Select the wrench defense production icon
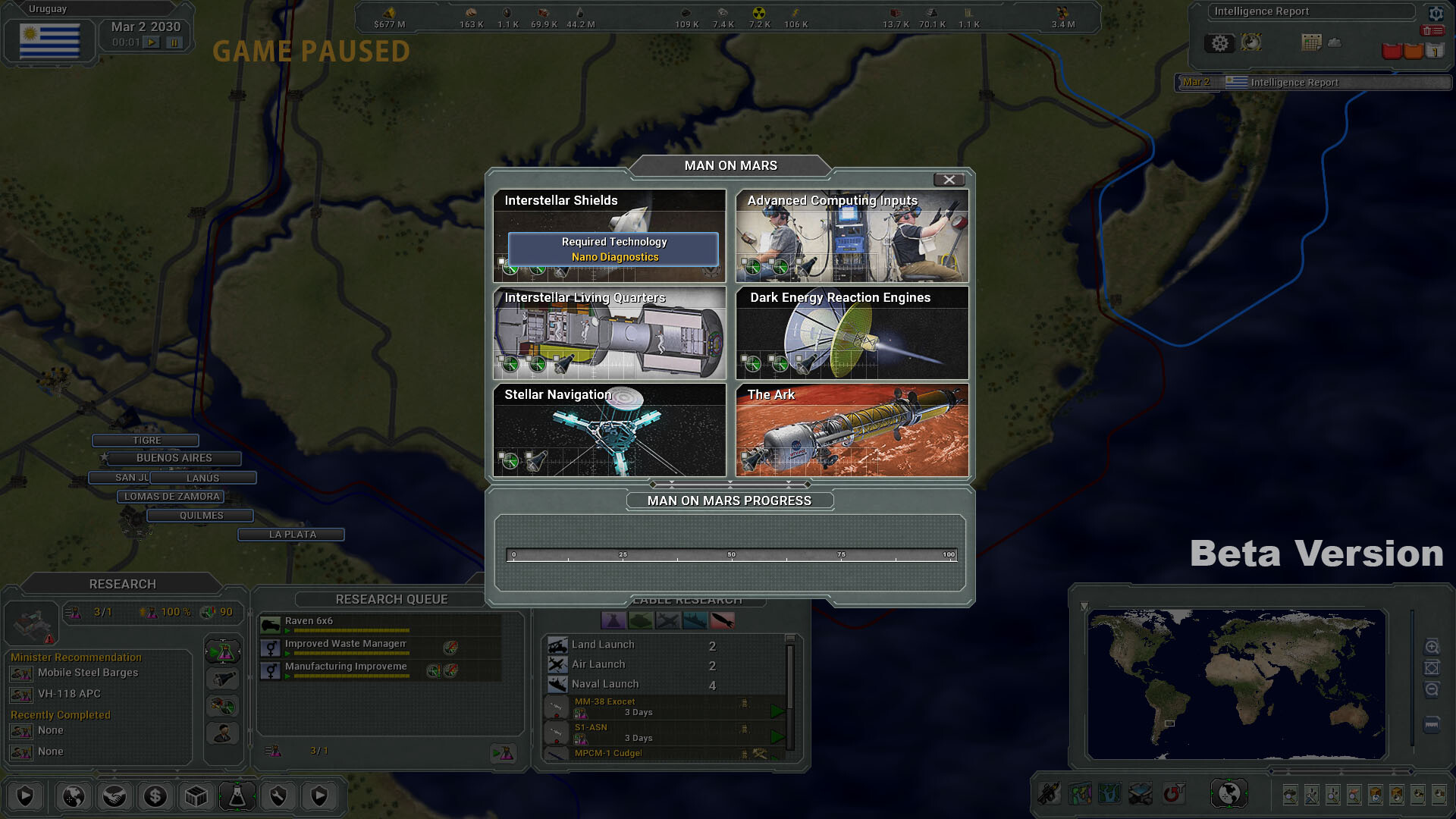1456x819 pixels. coord(278,796)
